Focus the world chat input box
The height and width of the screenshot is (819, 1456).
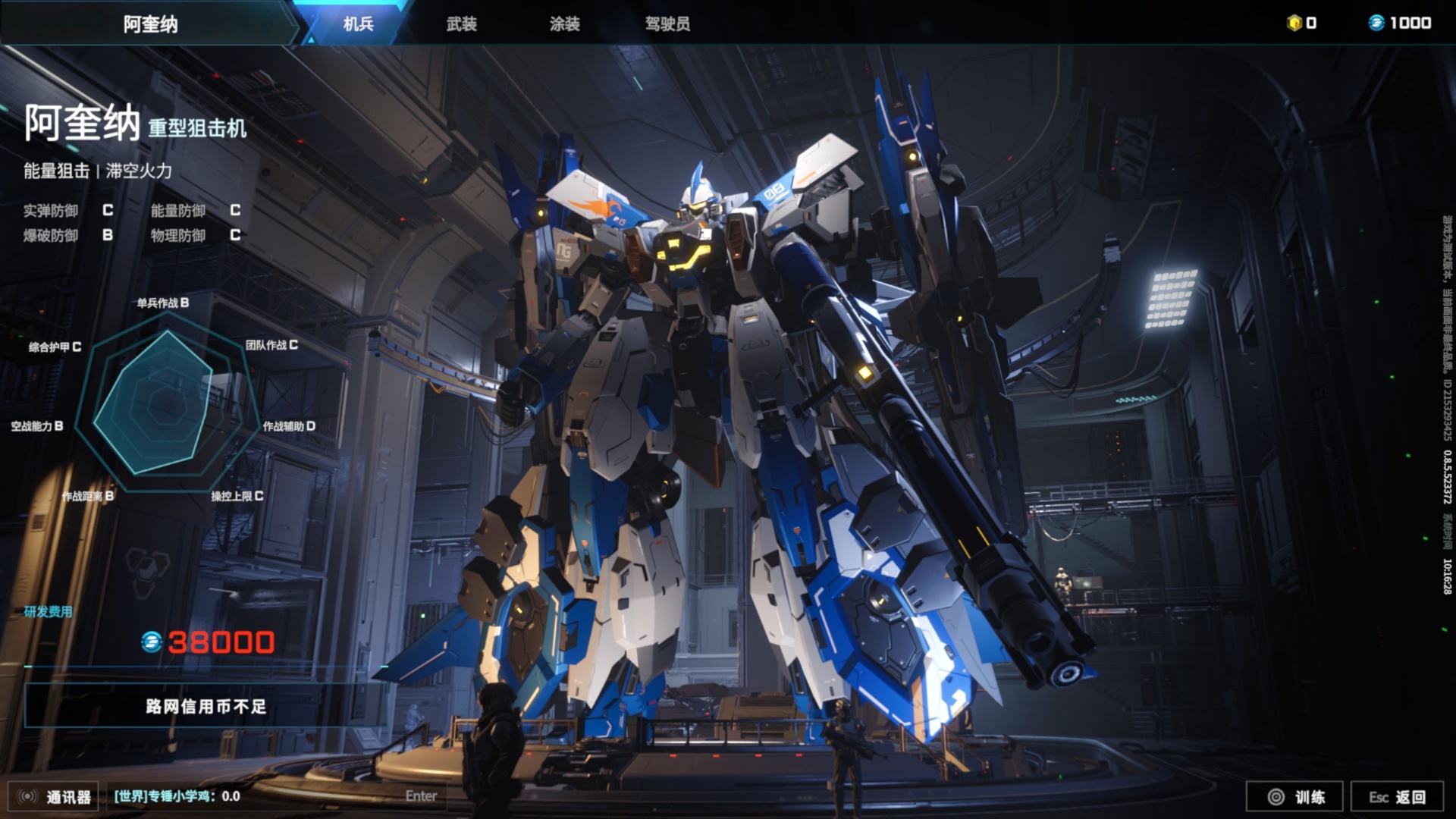point(273,796)
